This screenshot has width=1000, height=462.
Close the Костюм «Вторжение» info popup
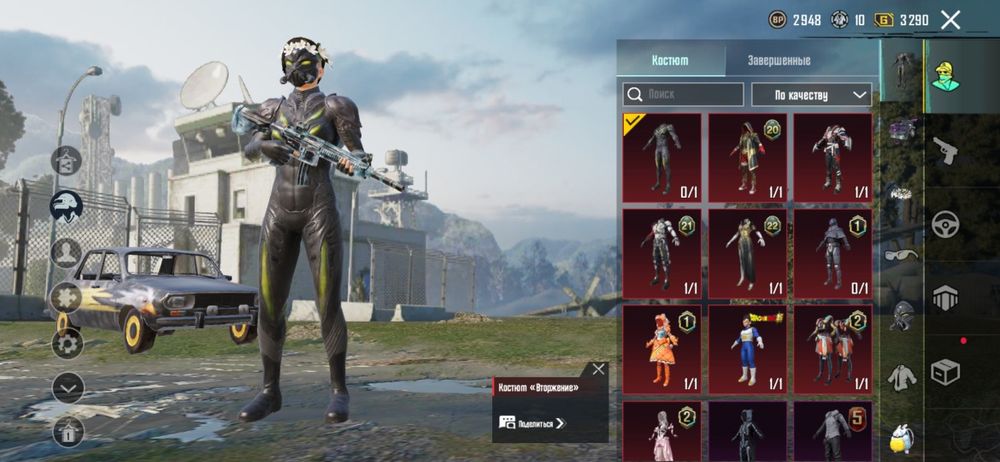pyautogui.click(x=598, y=369)
